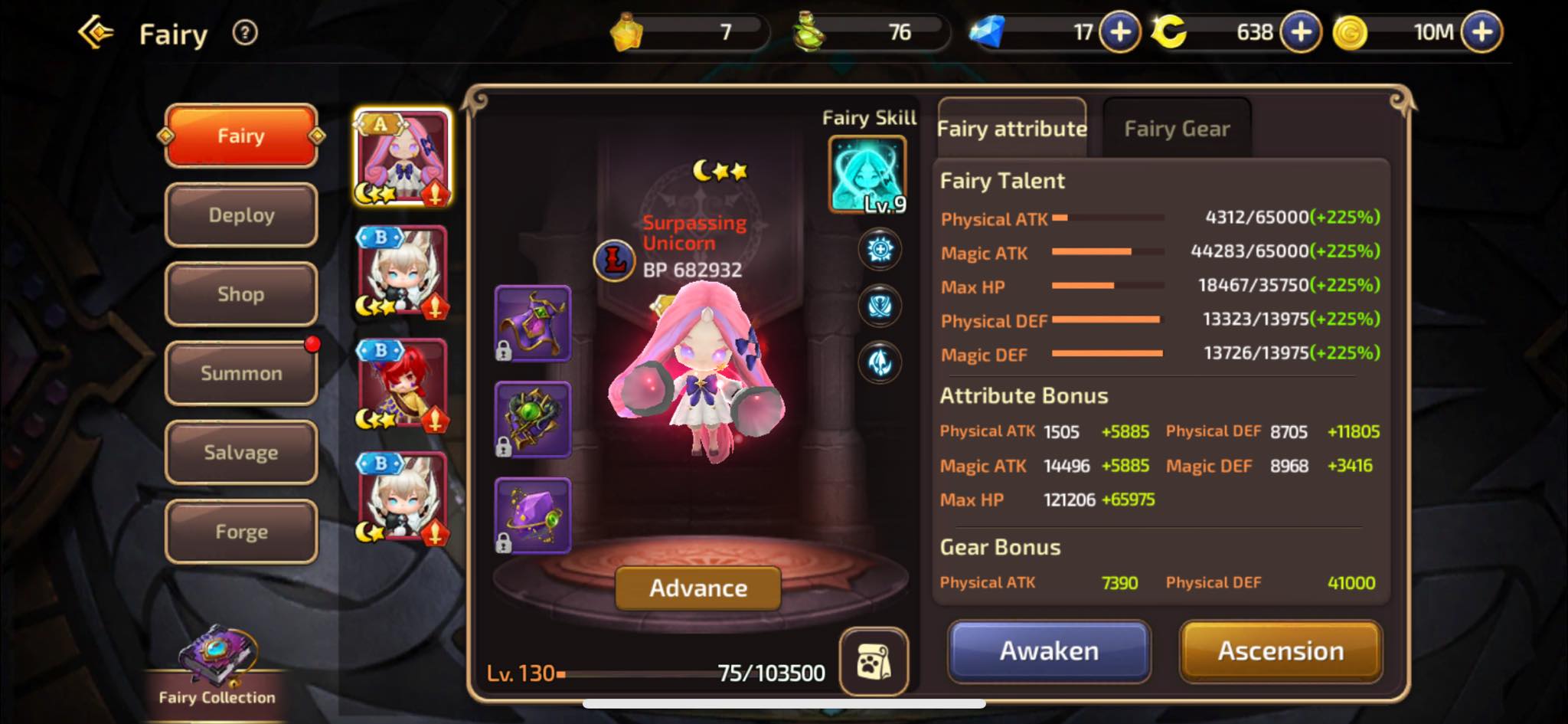The image size is (1568, 724).
Task: Go to the Summon menu
Action: coord(241,373)
